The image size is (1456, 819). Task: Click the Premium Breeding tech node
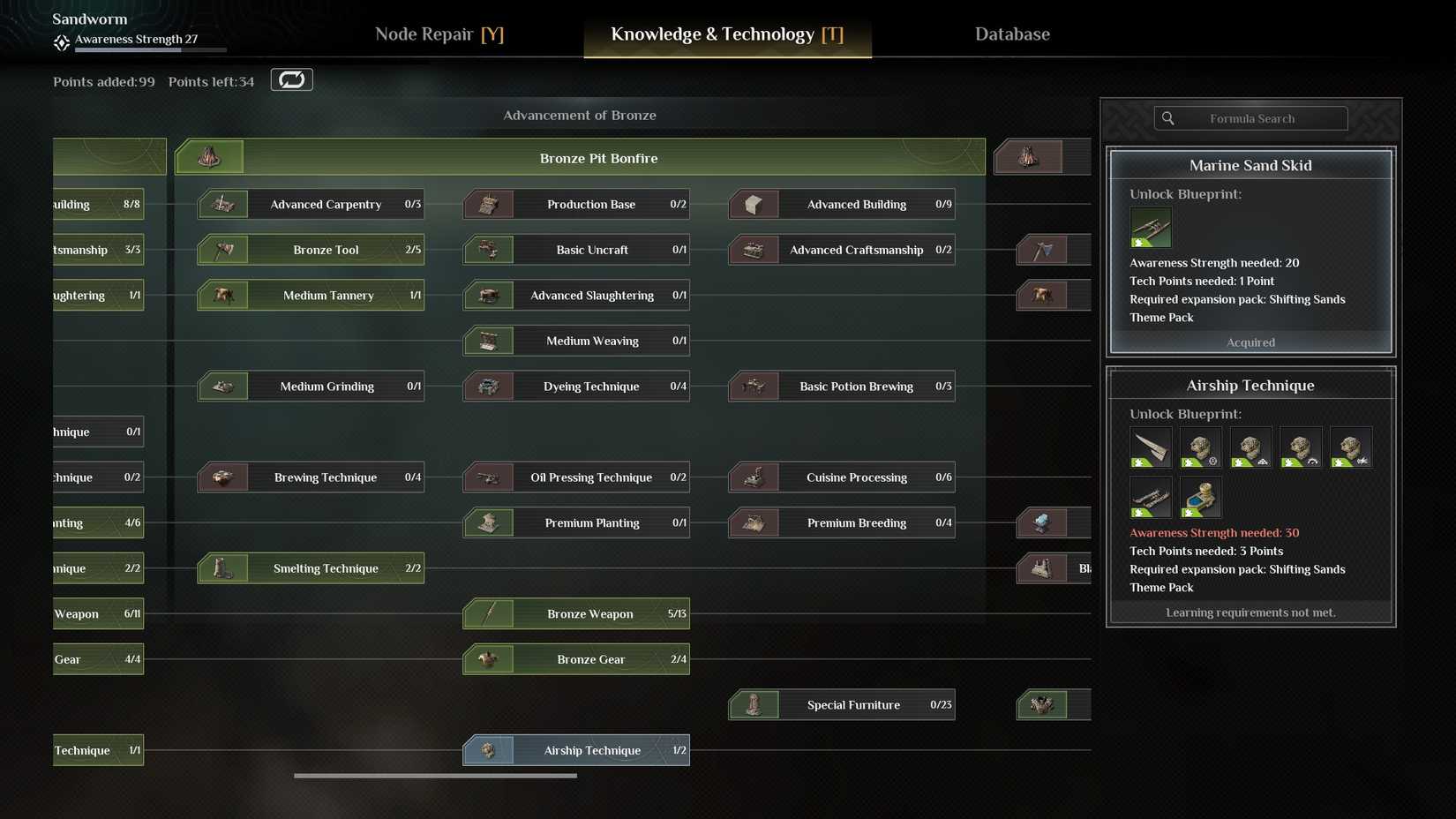[840, 522]
